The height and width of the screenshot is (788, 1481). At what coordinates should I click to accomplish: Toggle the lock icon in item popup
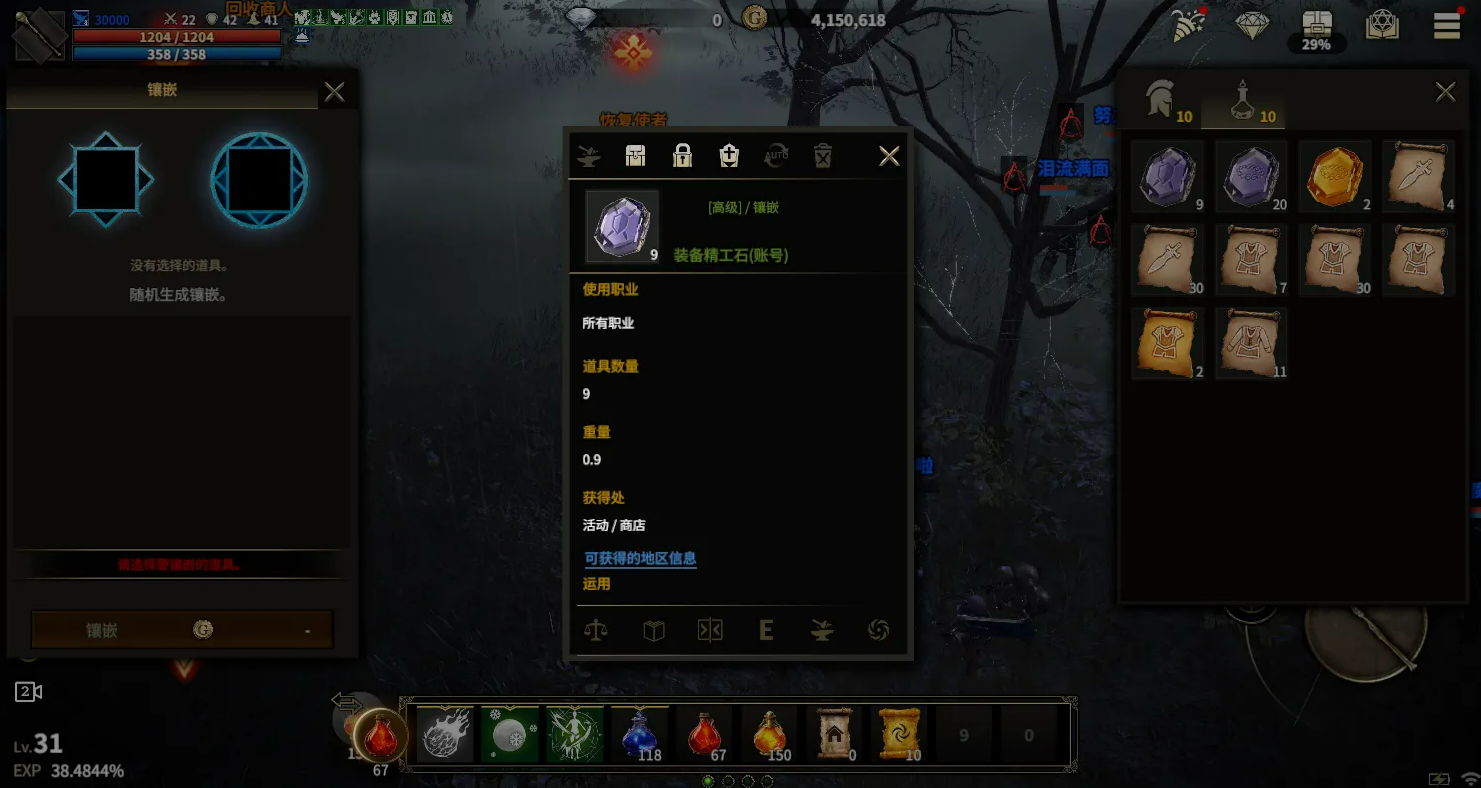[x=682, y=156]
